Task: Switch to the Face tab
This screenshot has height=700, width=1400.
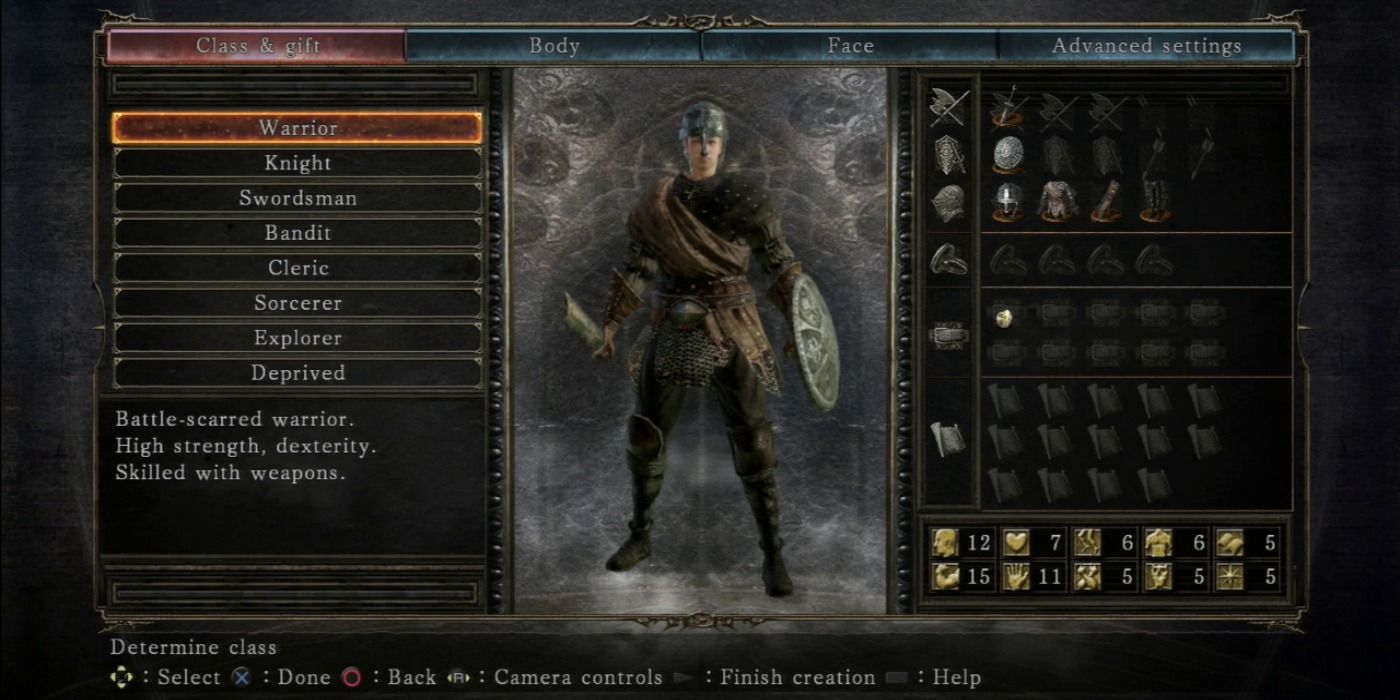Action: [x=850, y=46]
